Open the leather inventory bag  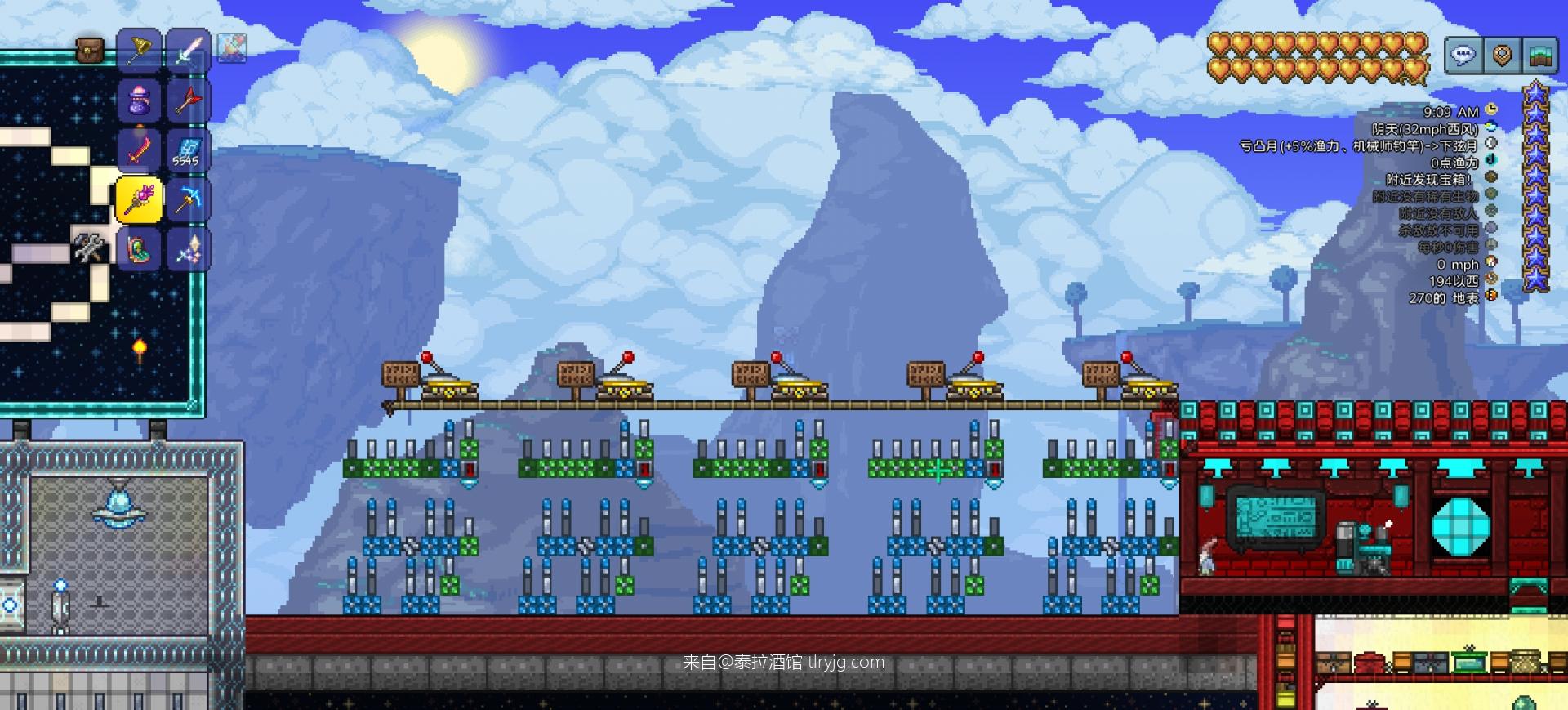[x=90, y=50]
